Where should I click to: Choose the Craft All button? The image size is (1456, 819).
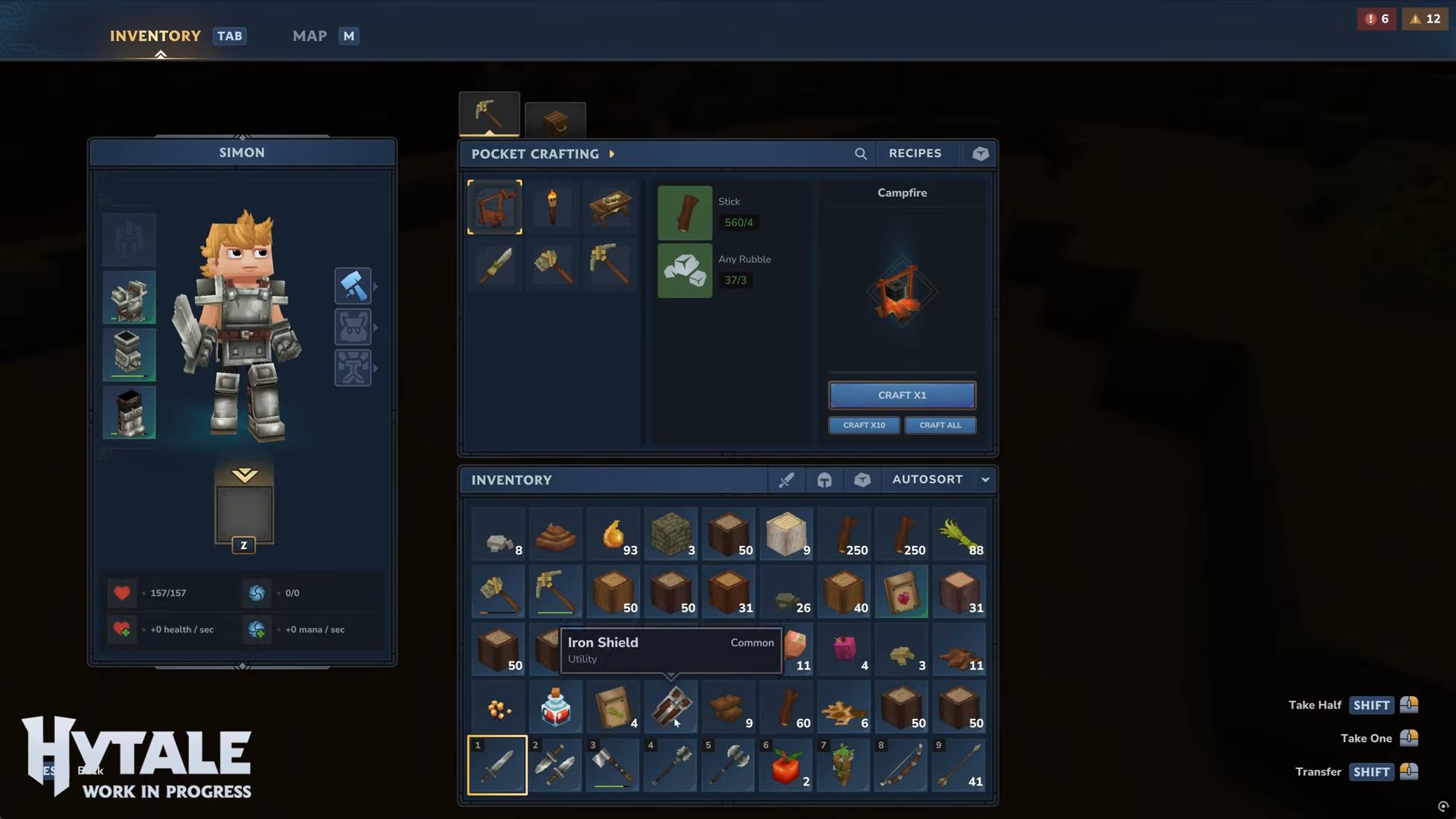point(940,425)
